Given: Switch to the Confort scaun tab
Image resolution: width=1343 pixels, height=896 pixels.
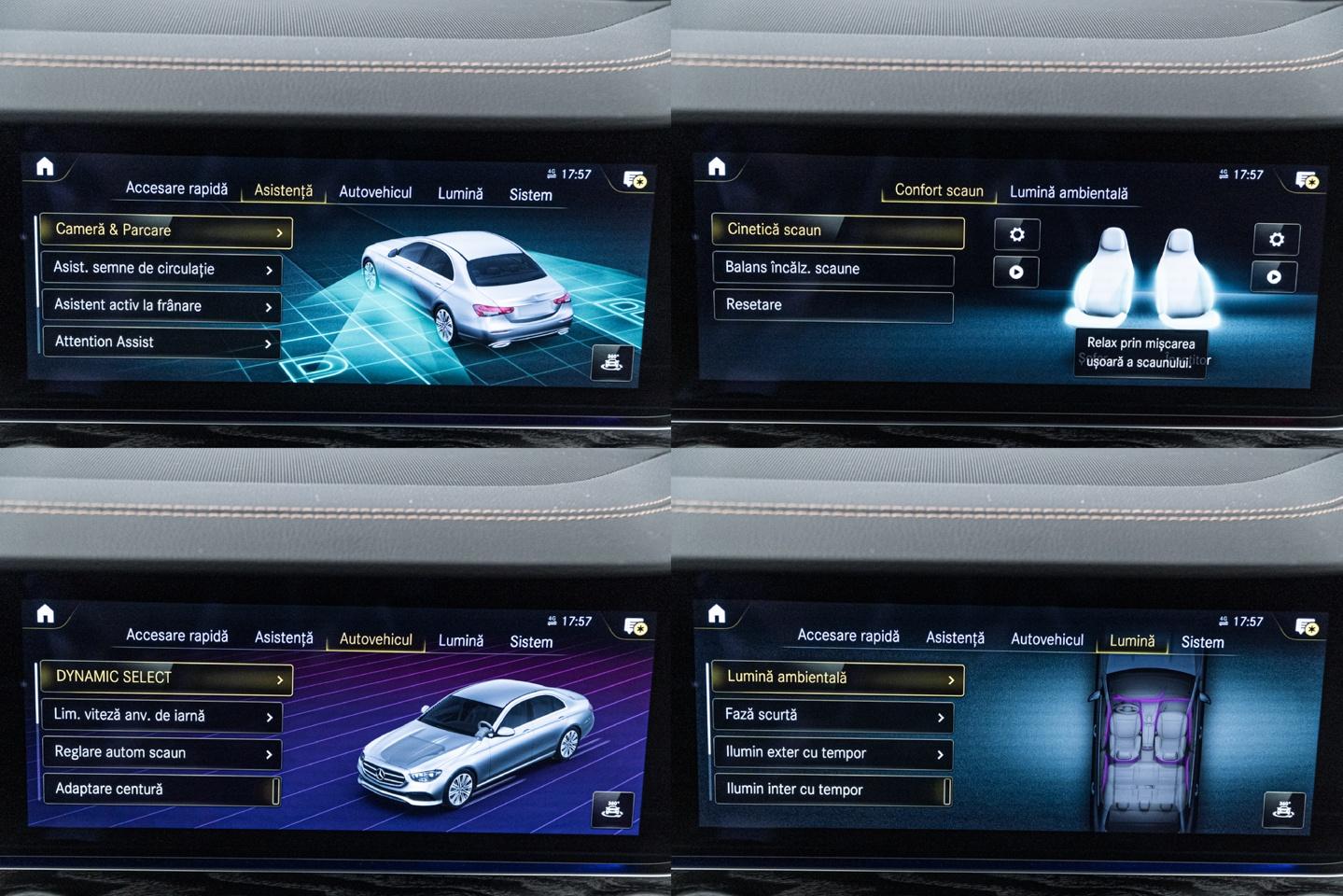Looking at the screenshot, I should (x=938, y=190).
